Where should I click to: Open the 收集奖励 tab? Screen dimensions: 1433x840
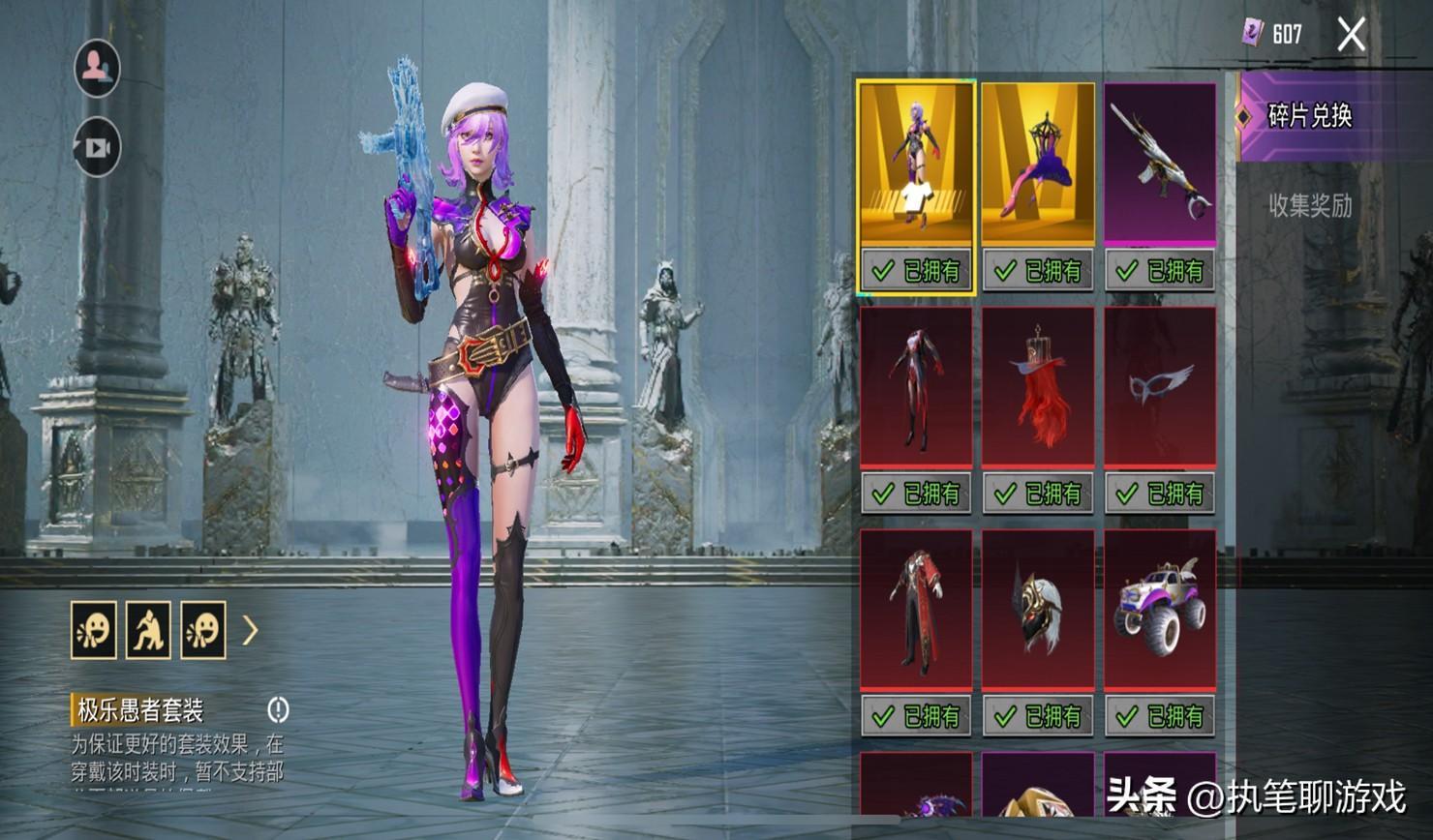click(x=1309, y=205)
